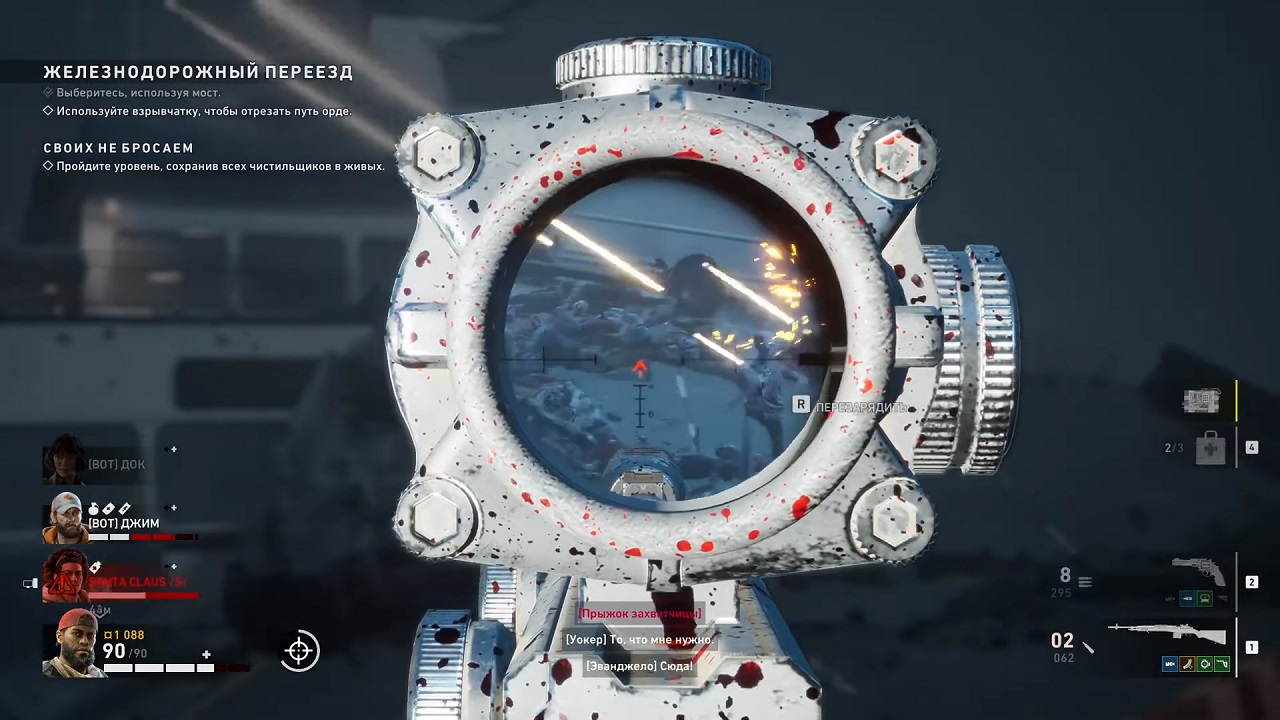Select the SANTA CLAUS teammate portrait
Viewport: 1280px width, 720px height.
click(x=66, y=576)
